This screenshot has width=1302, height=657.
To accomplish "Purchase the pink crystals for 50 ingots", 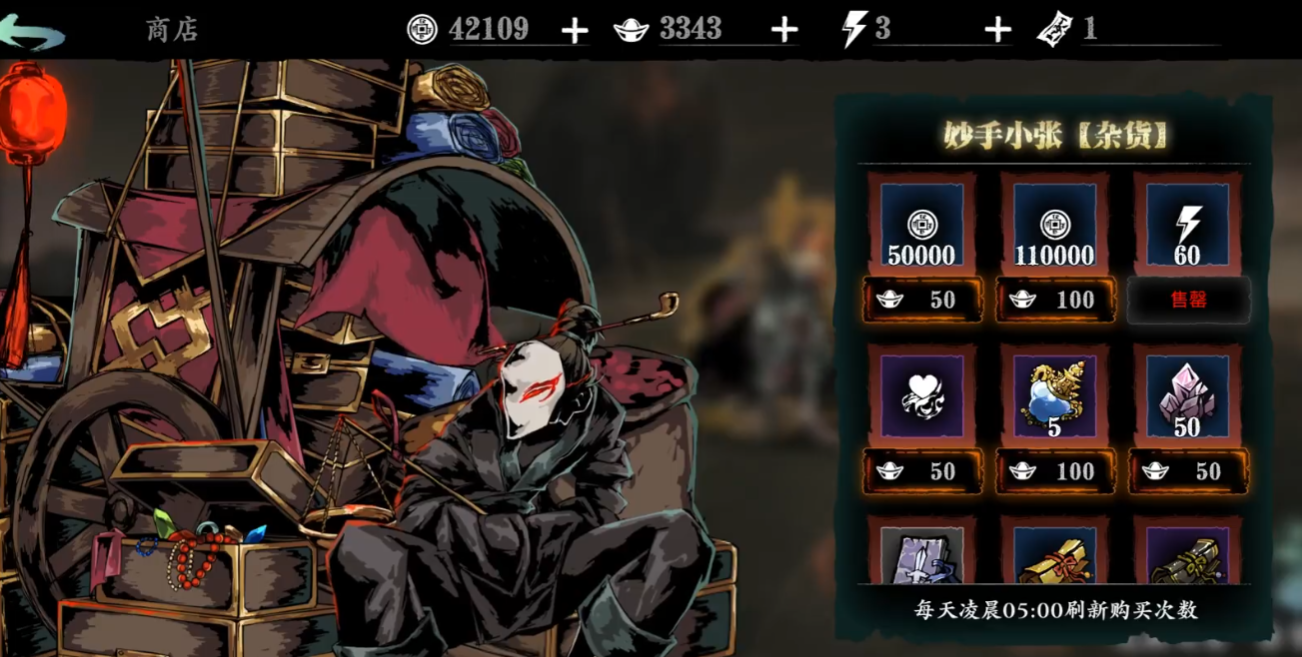I will pyautogui.click(x=1188, y=471).
